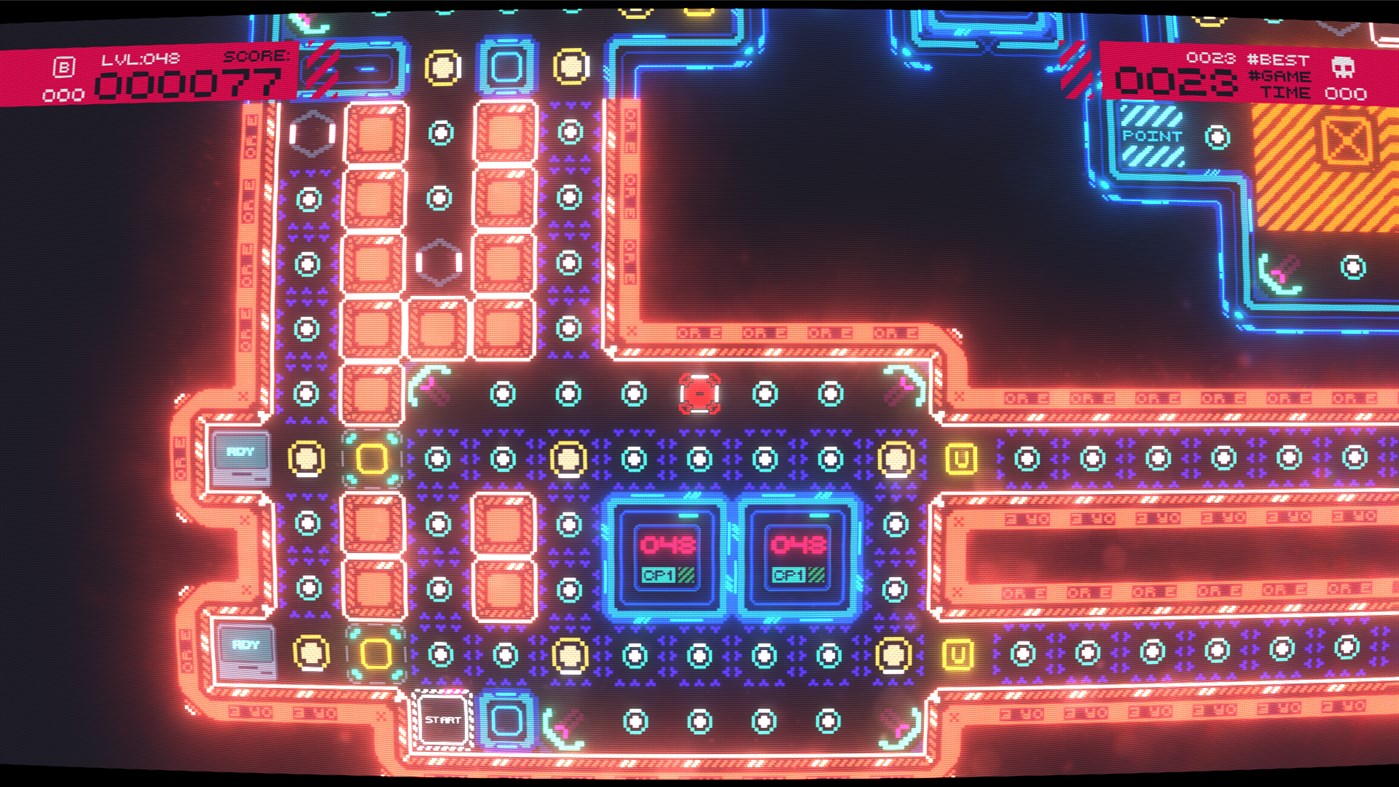Screen dimensions: 1399x787
Task: Select the white cross pellet beside POINT label
Action: tap(1217, 137)
